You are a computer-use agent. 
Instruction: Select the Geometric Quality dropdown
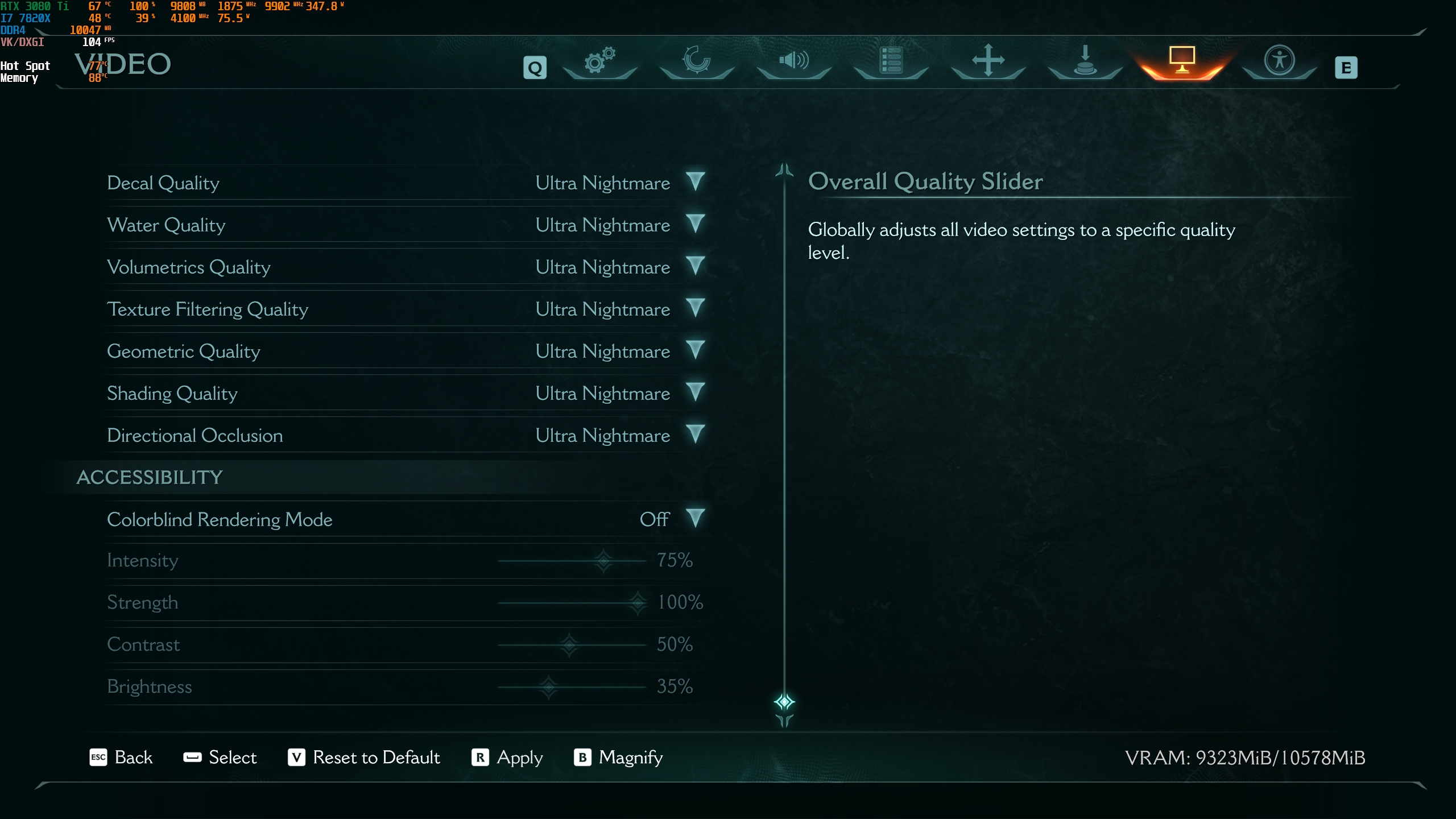click(x=695, y=350)
